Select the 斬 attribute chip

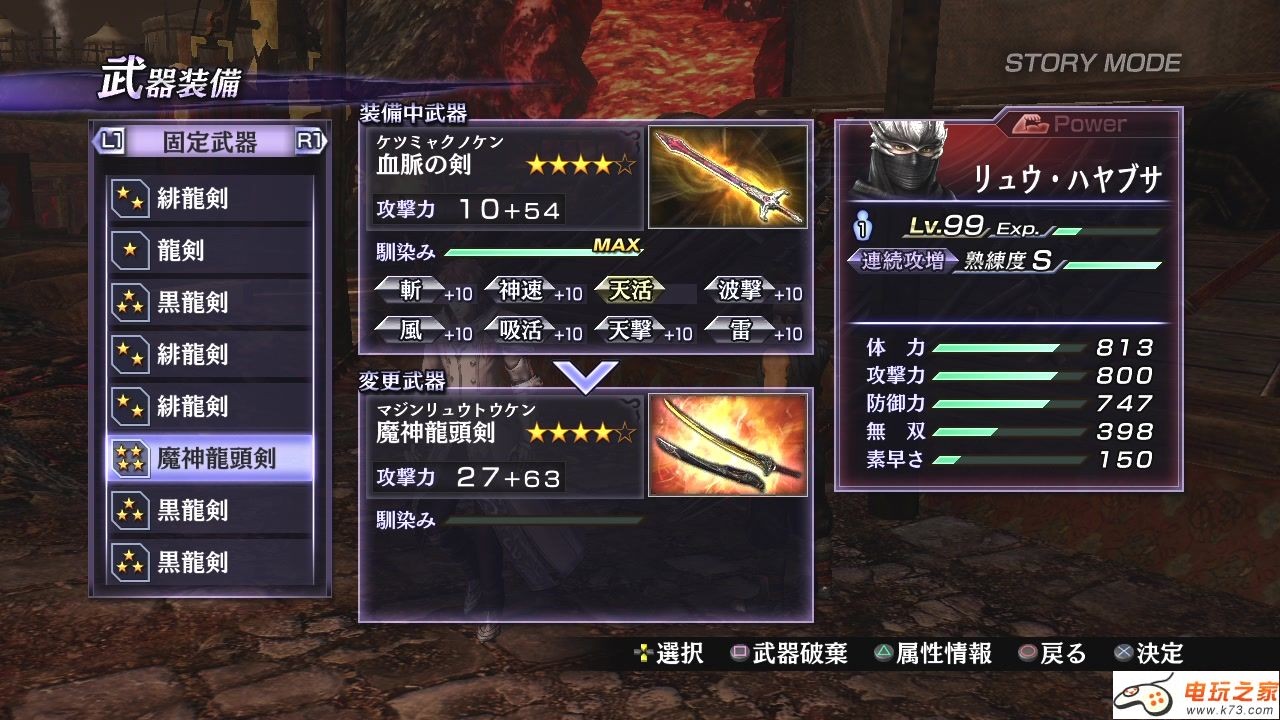[411, 291]
